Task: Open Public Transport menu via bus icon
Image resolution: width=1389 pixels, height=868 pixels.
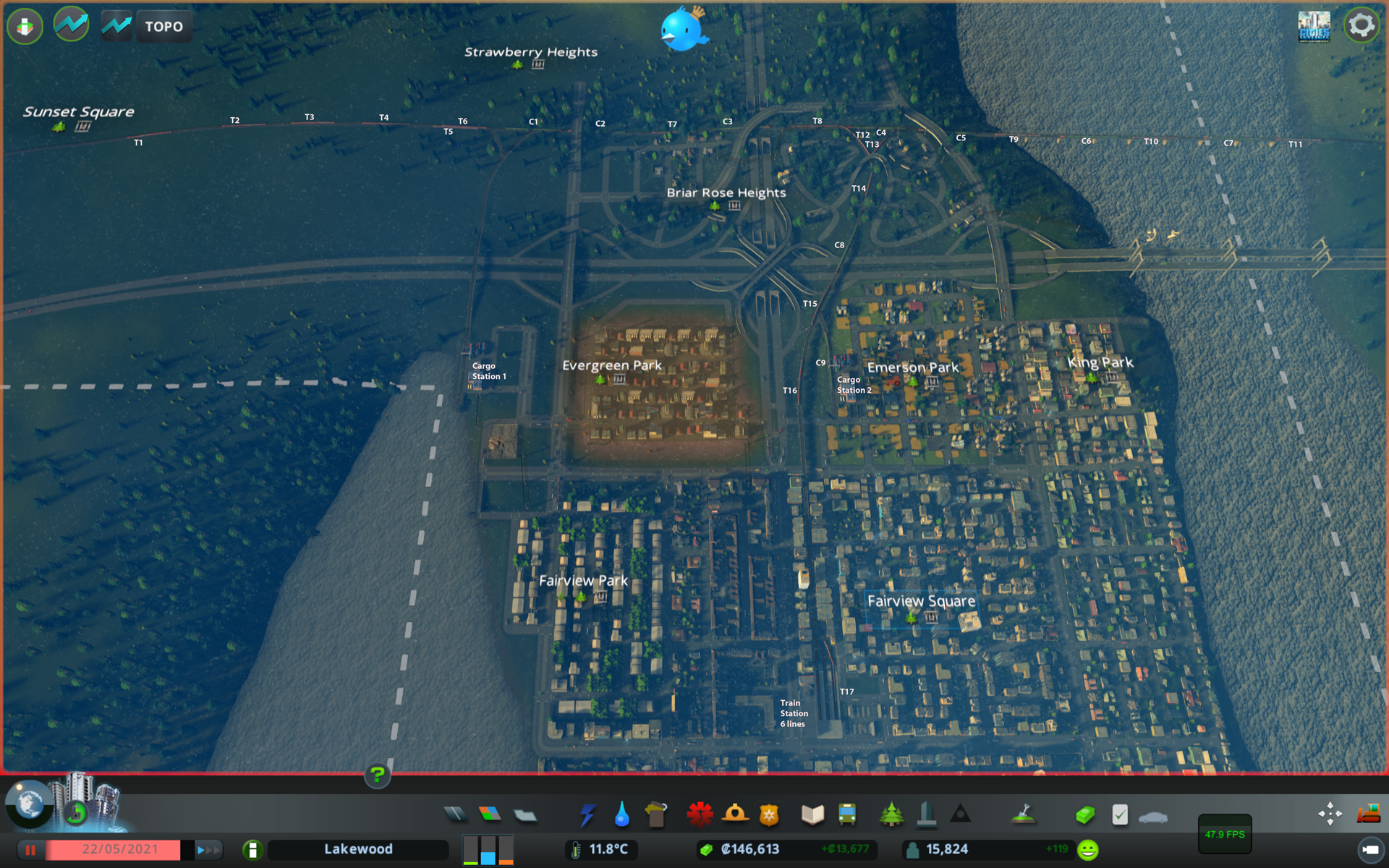Action: point(846,814)
